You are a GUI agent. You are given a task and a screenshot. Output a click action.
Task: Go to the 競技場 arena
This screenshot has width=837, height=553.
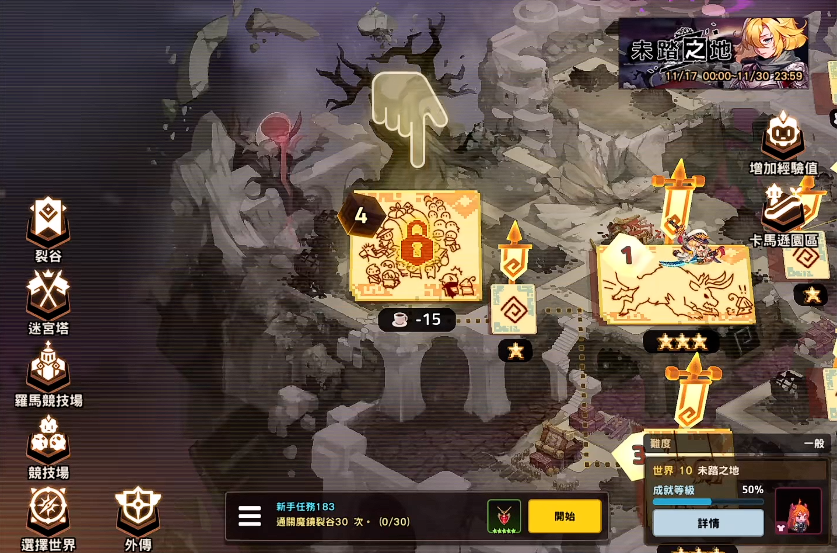48,442
